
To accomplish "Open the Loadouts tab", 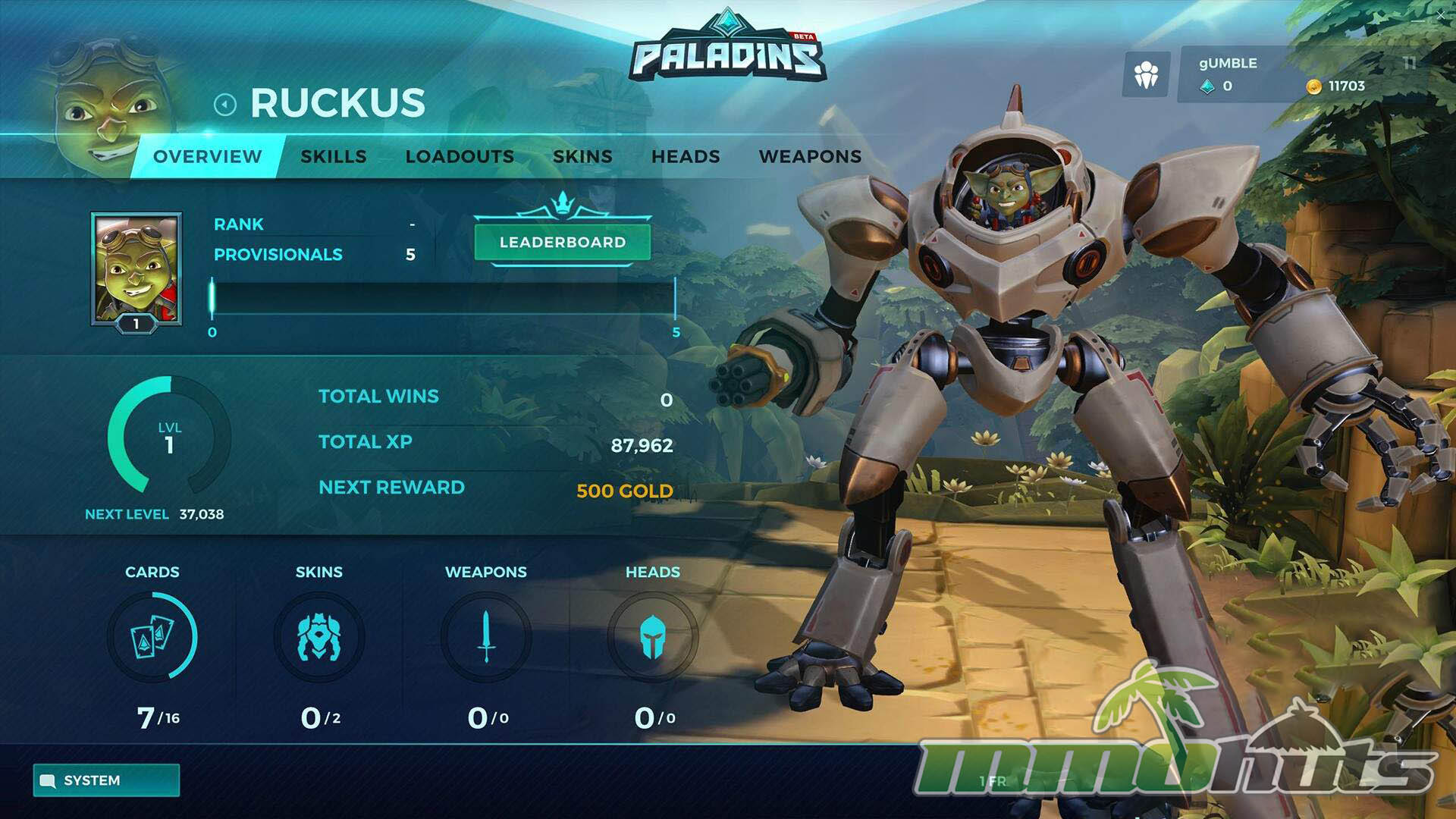I will coord(460,157).
